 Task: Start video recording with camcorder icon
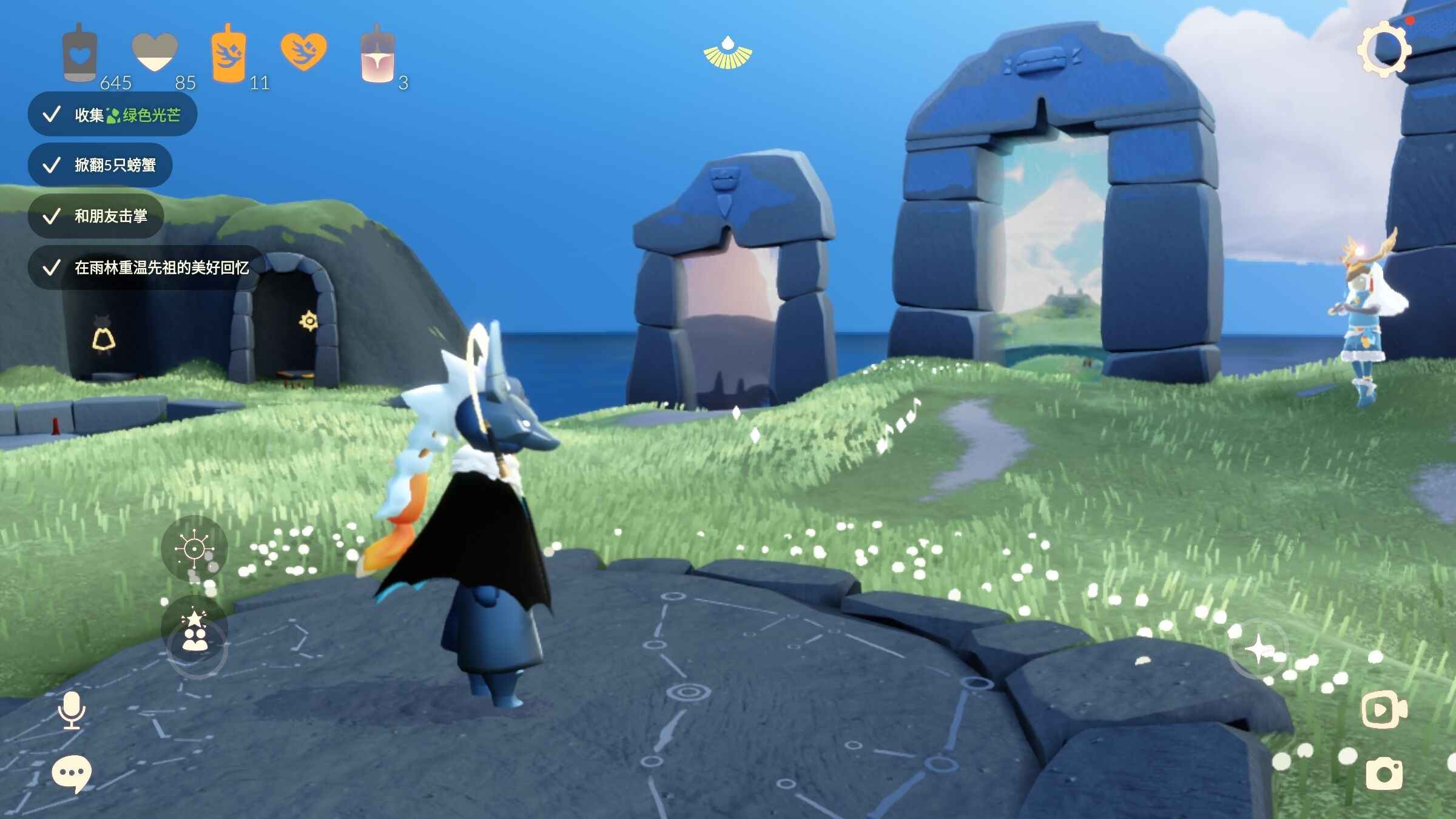point(1384,709)
